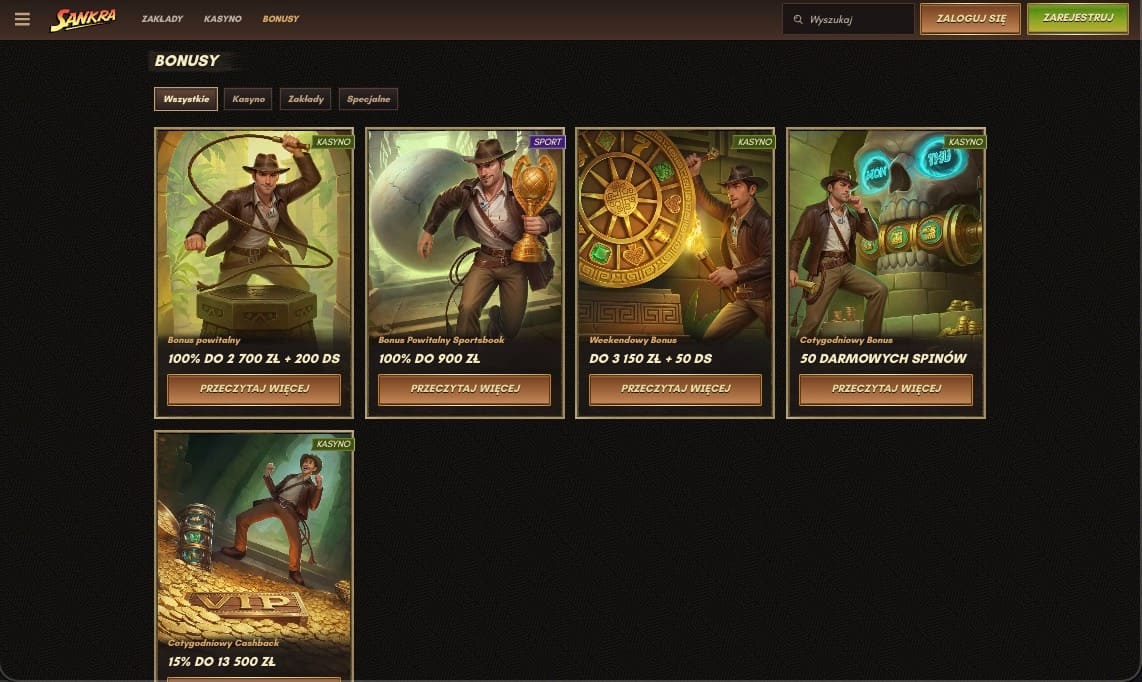
Task: Click the Zarejestruj button
Action: (x=1077, y=18)
